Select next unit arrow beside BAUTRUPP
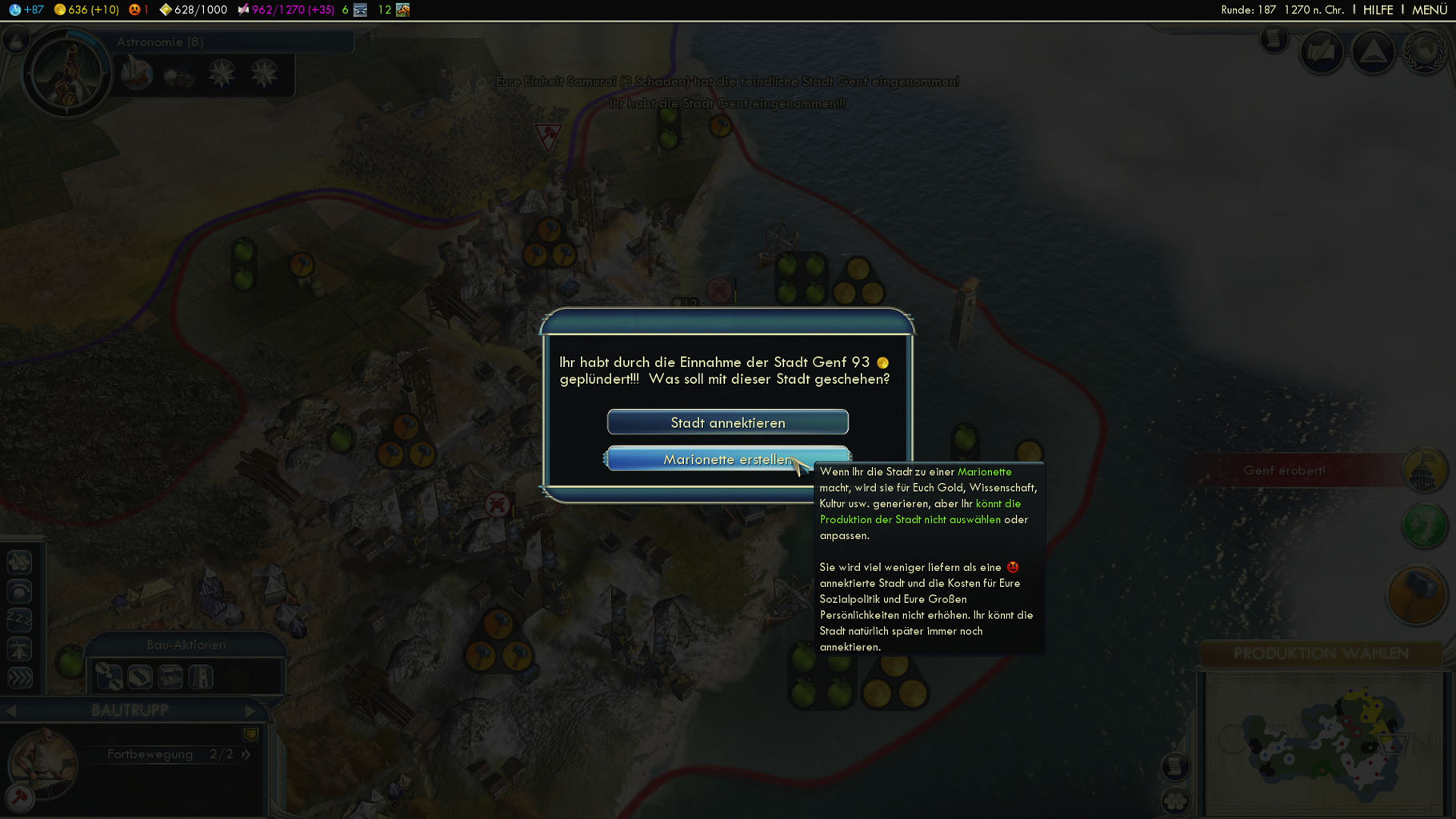This screenshot has height=819, width=1456. (x=250, y=710)
